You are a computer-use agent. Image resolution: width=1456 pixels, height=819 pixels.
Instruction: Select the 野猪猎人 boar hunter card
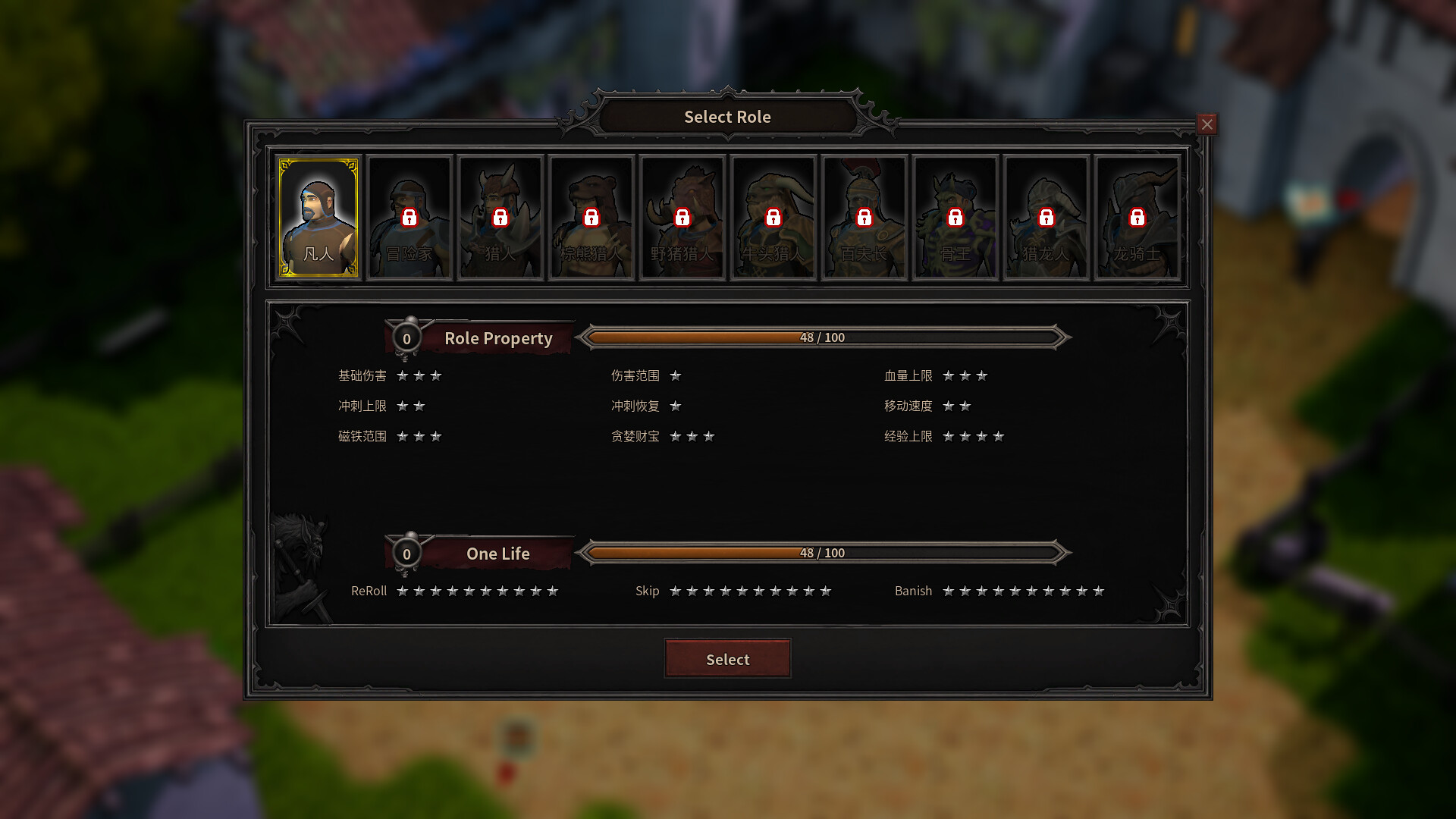682,218
